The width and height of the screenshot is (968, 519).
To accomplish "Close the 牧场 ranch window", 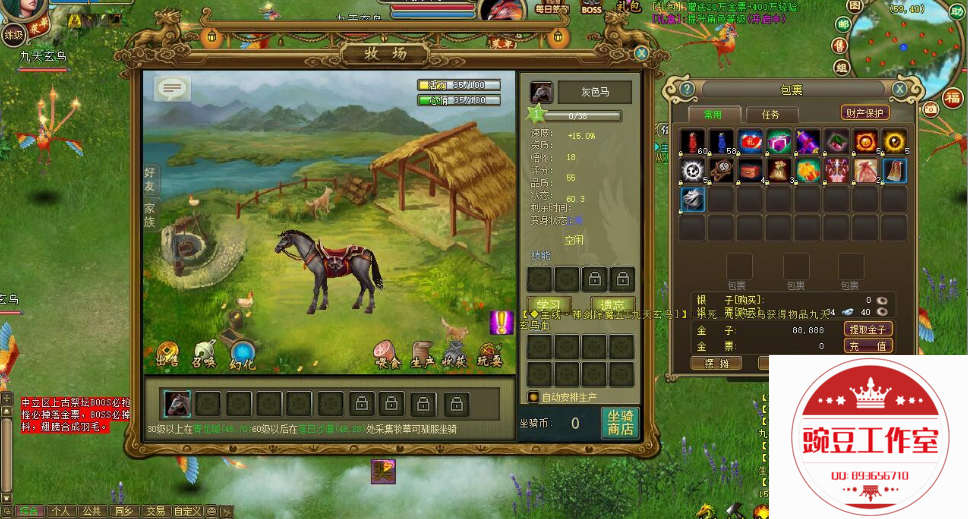I will [x=641, y=53].
